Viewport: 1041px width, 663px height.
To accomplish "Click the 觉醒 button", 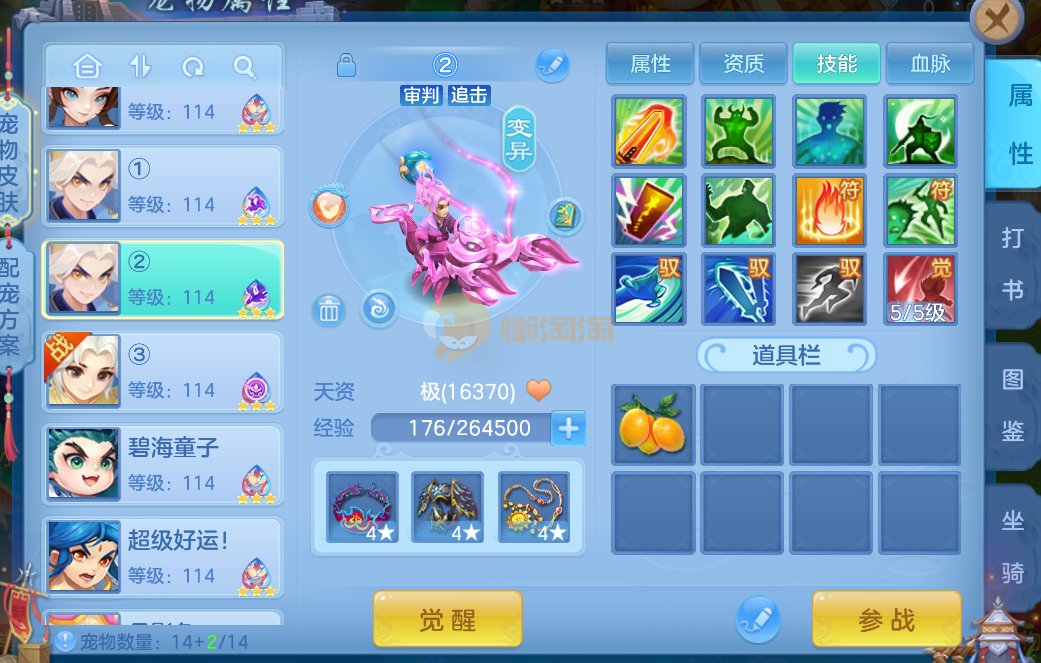I will click(x=447, y=620).
